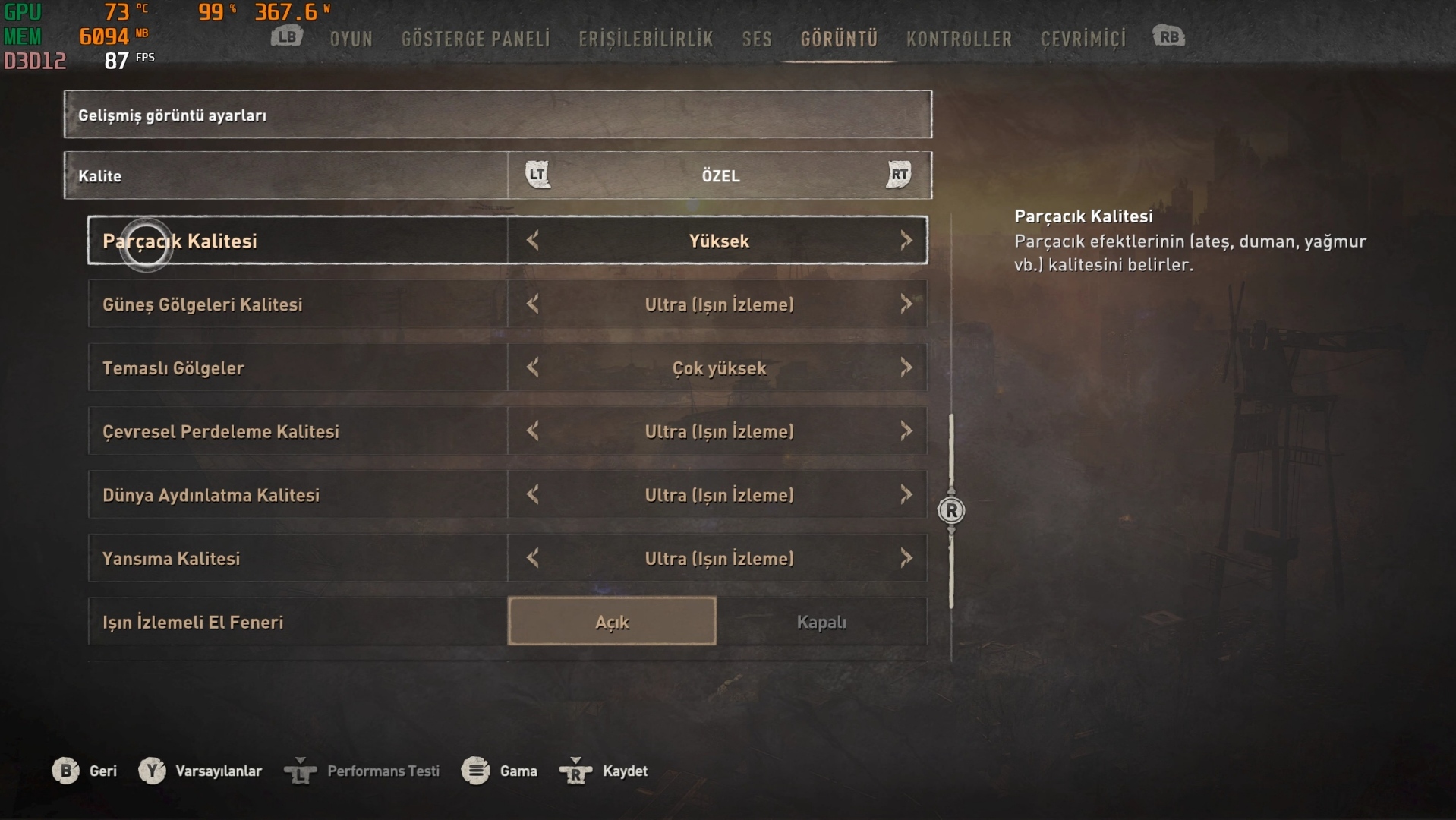This screenshot has width=1456, height=820.
Task: Choose the Gelişmiş görüntü ayarları header
Action: [497, 115]
